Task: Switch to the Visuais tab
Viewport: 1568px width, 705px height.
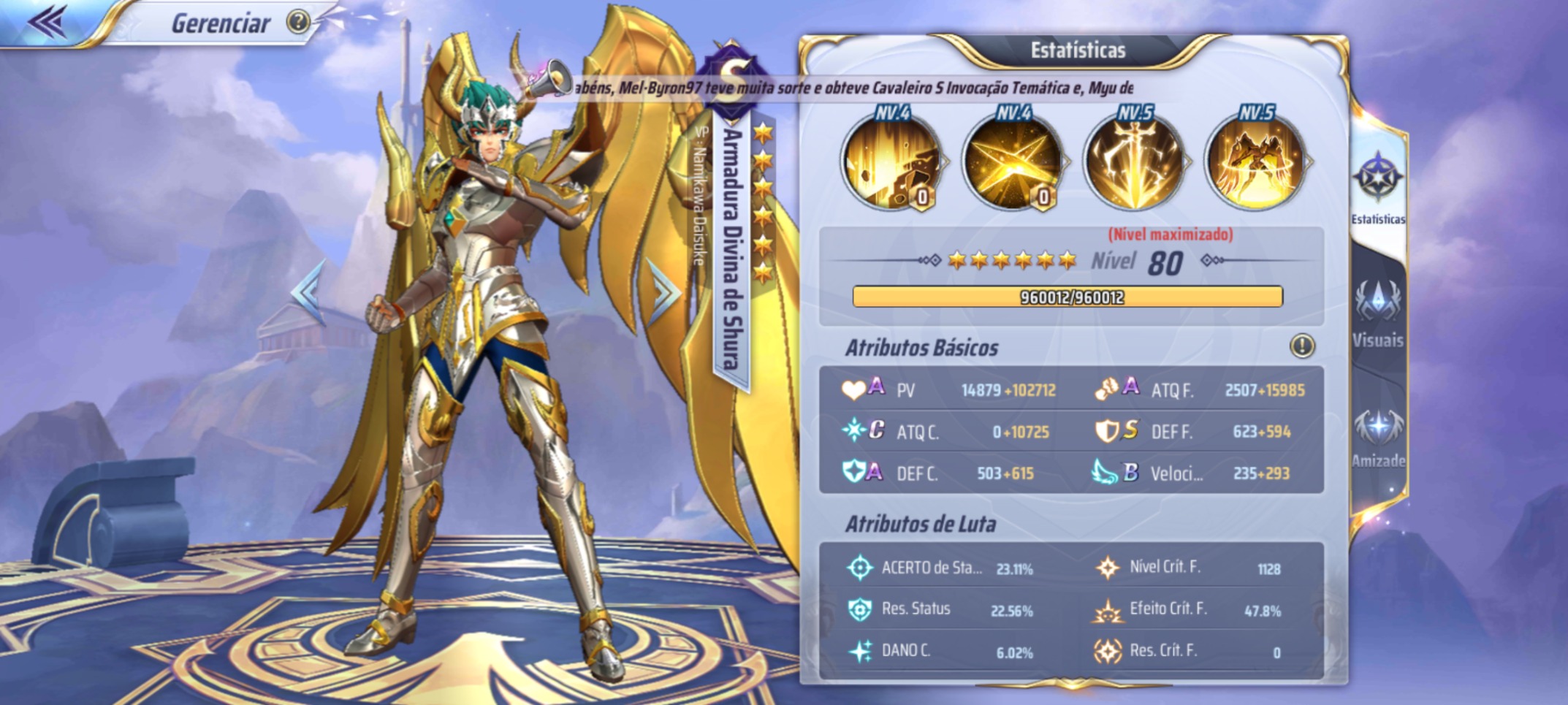Action: pos(1377,313)
